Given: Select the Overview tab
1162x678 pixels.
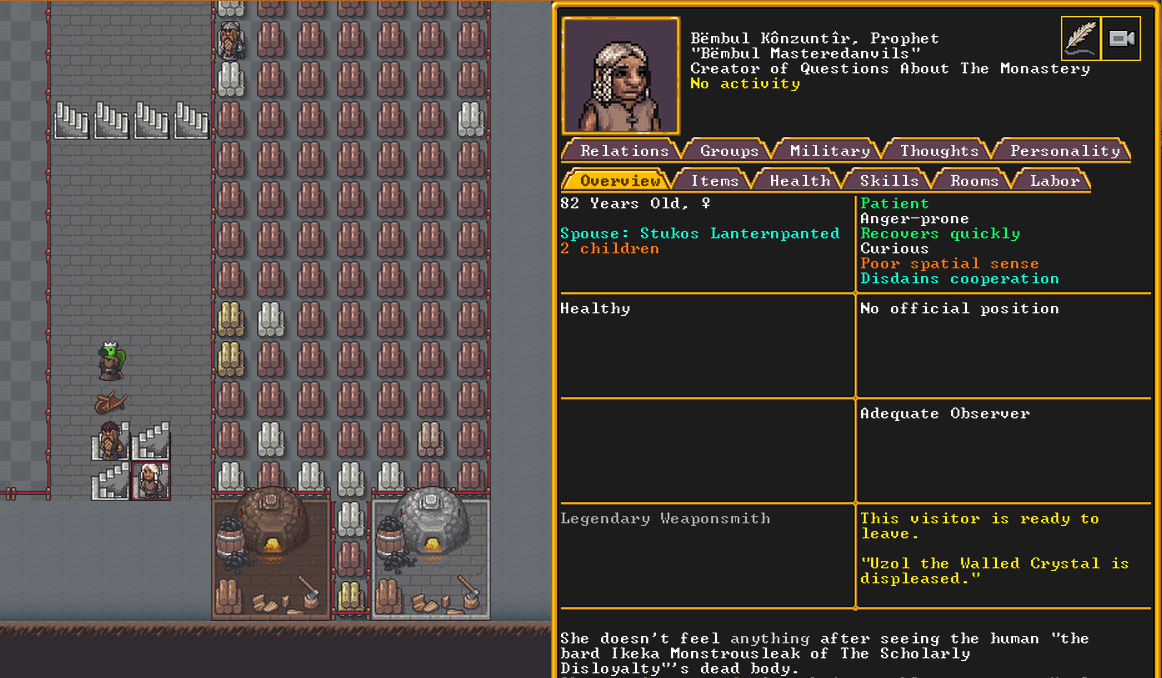Looking at the screenshot, I should point(620,181).
